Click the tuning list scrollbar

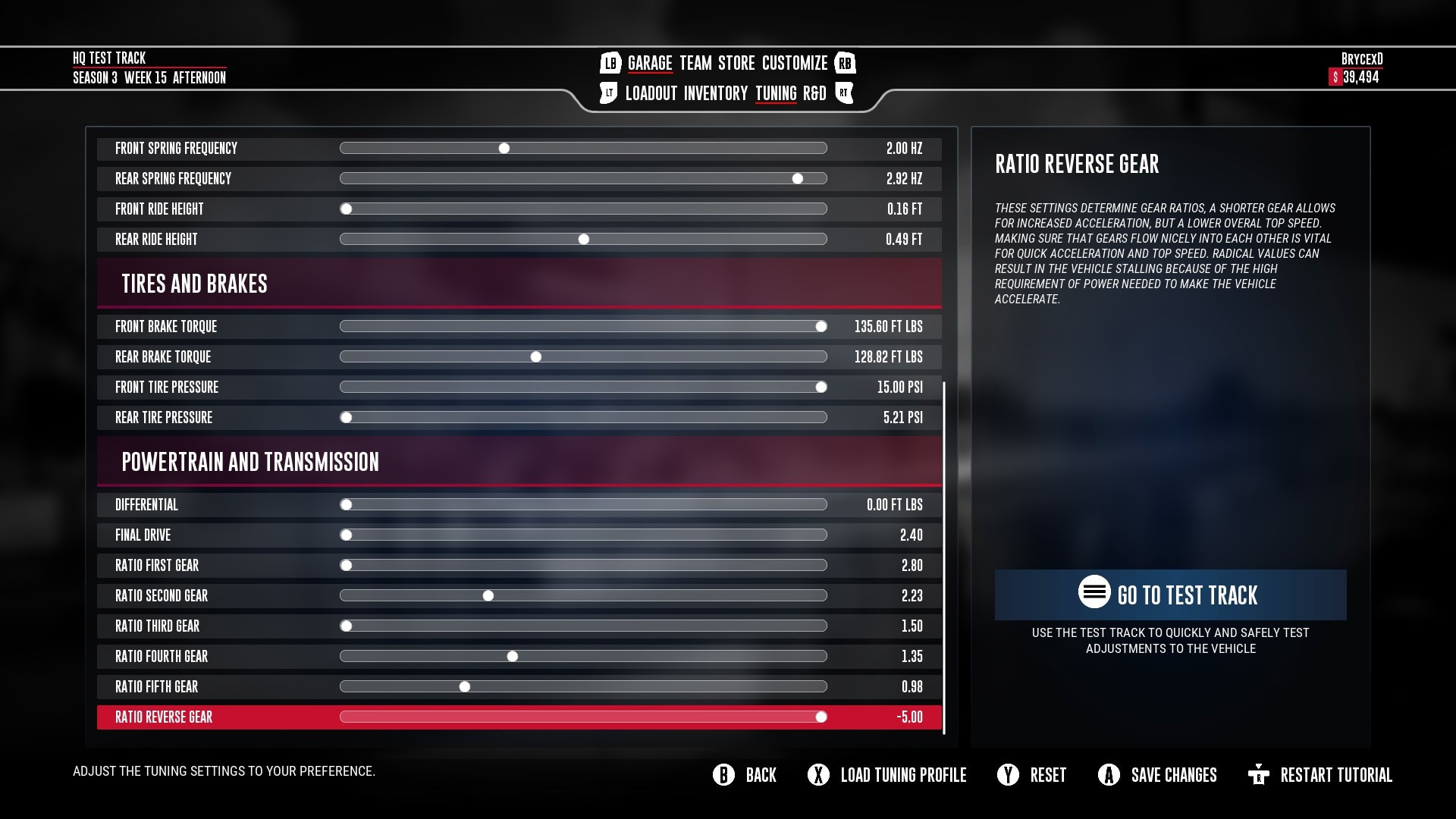coord(944,557)
